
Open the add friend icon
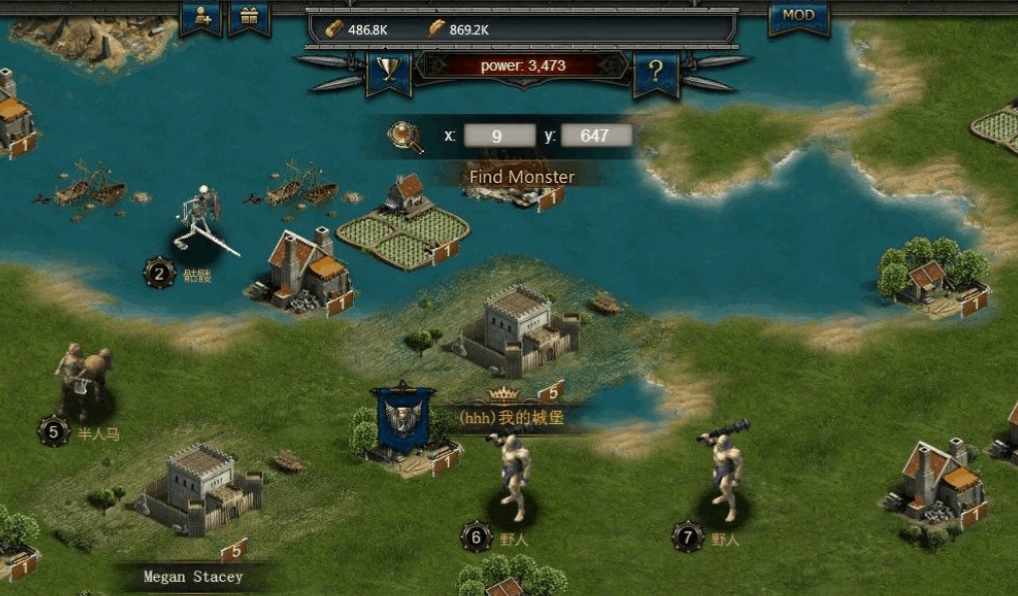tap(202, 16)
